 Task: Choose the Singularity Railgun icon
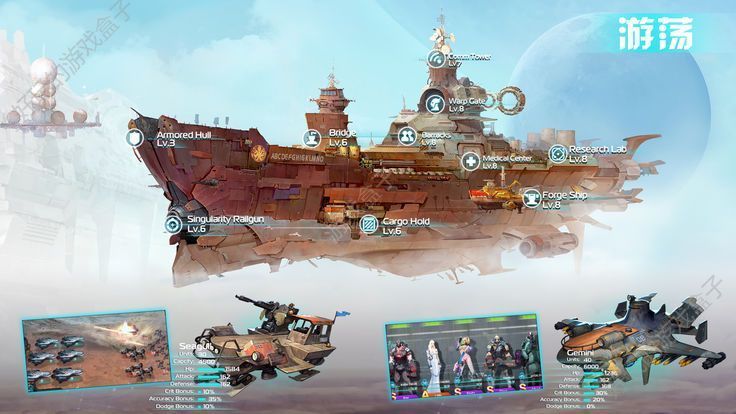click(x=173, y=224)
